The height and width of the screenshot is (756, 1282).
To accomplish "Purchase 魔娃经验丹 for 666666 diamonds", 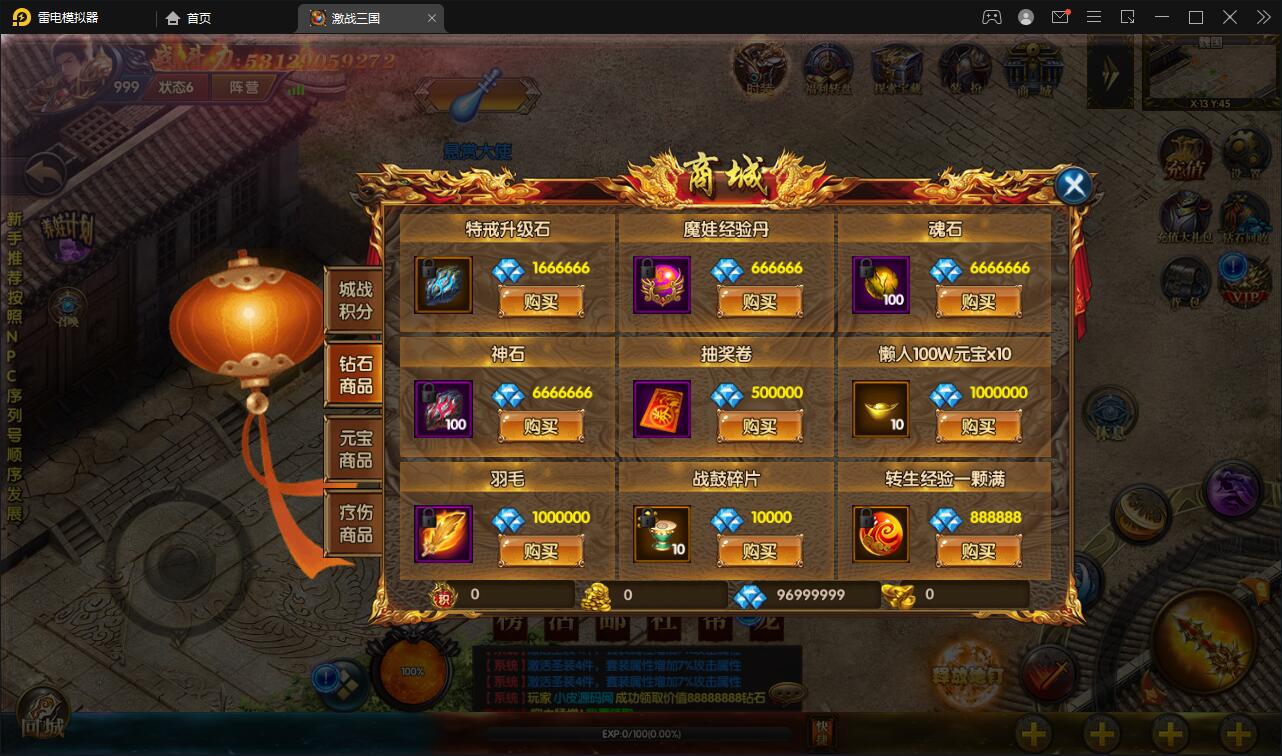I will [759, 302].
